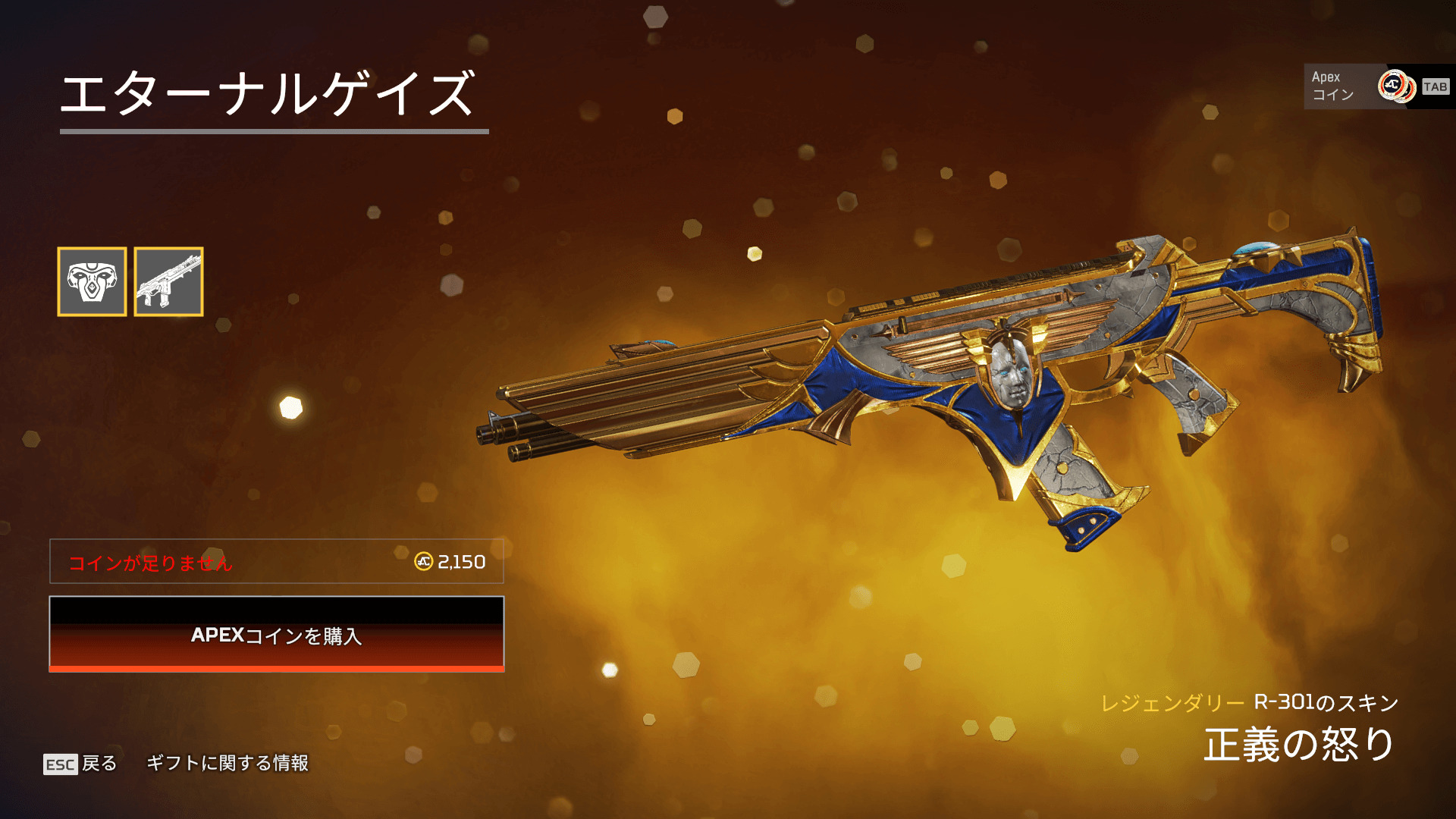Open ギフトに関する情報 gift info

click(227, 763)
